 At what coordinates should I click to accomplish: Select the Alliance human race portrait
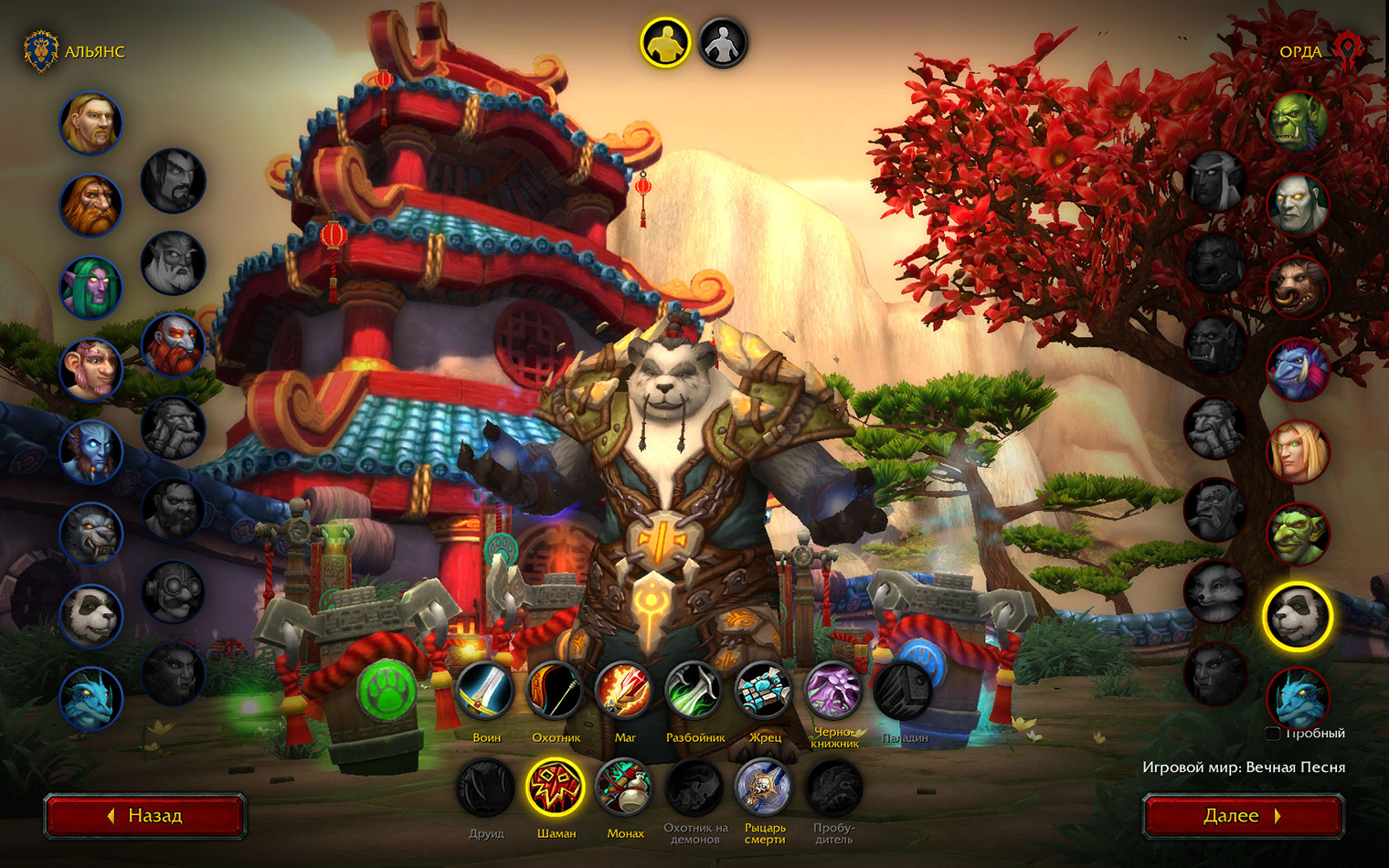(x=91, y=123)
